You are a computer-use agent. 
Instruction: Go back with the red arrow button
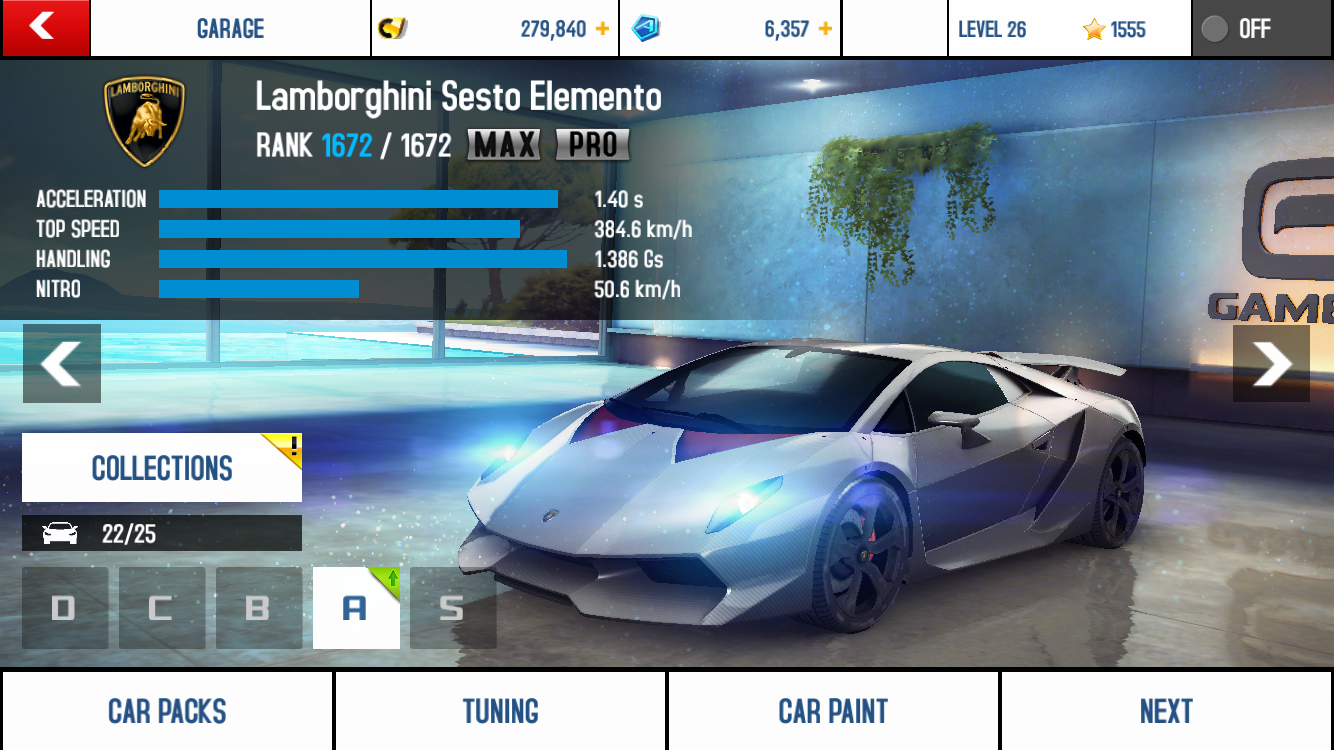tap(45, 28)
